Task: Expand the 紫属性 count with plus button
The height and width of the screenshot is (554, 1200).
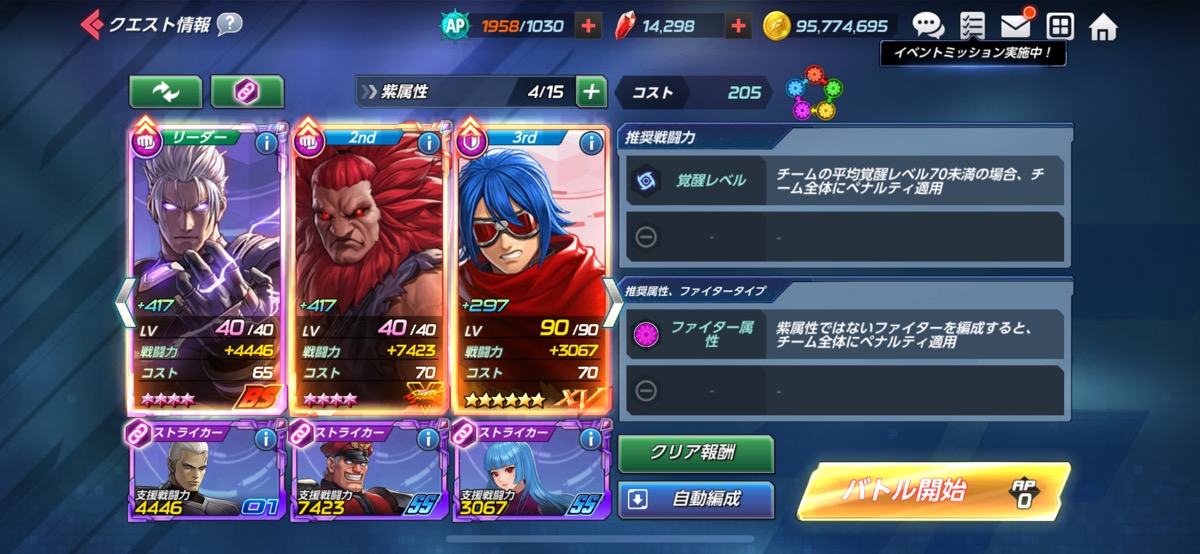Action: 592,92
